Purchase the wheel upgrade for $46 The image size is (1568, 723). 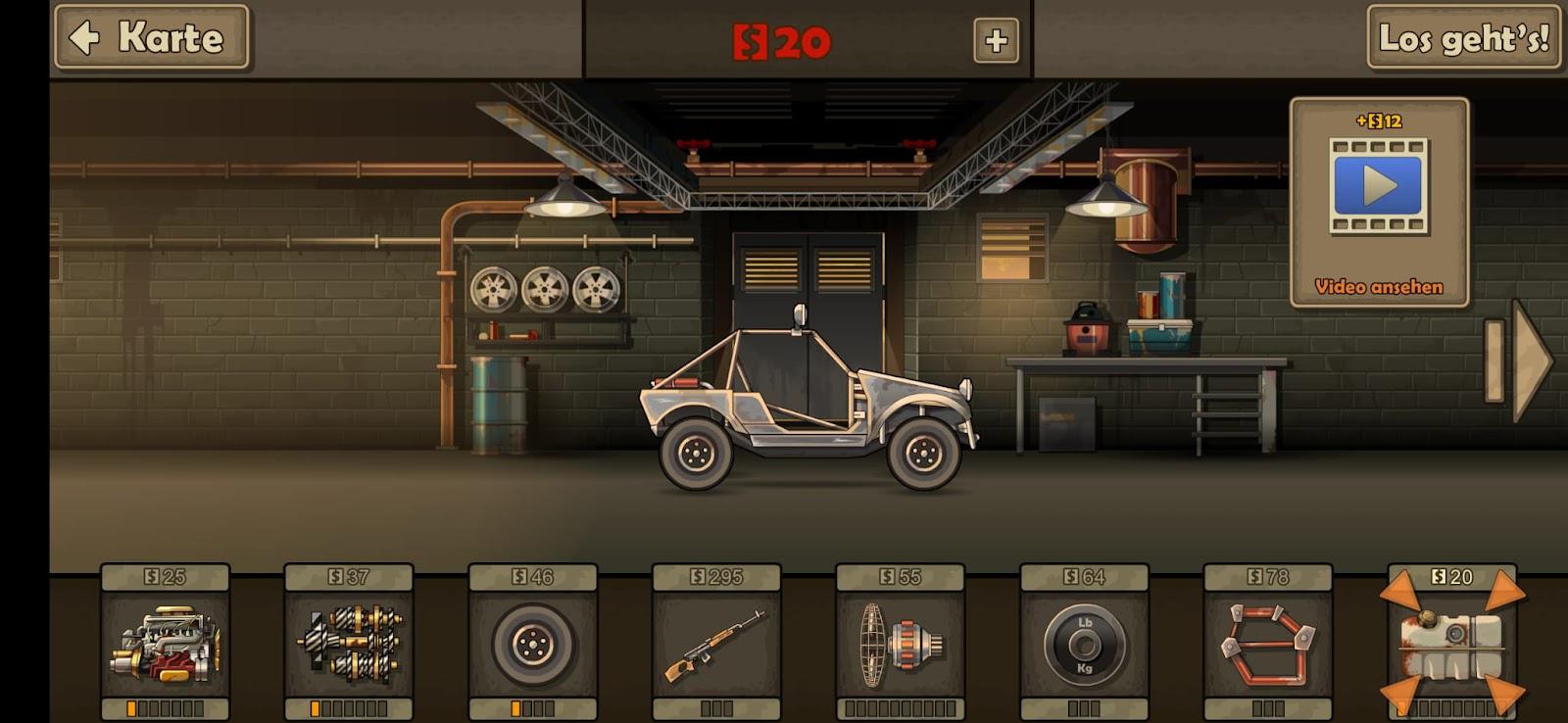pos(532,644)
